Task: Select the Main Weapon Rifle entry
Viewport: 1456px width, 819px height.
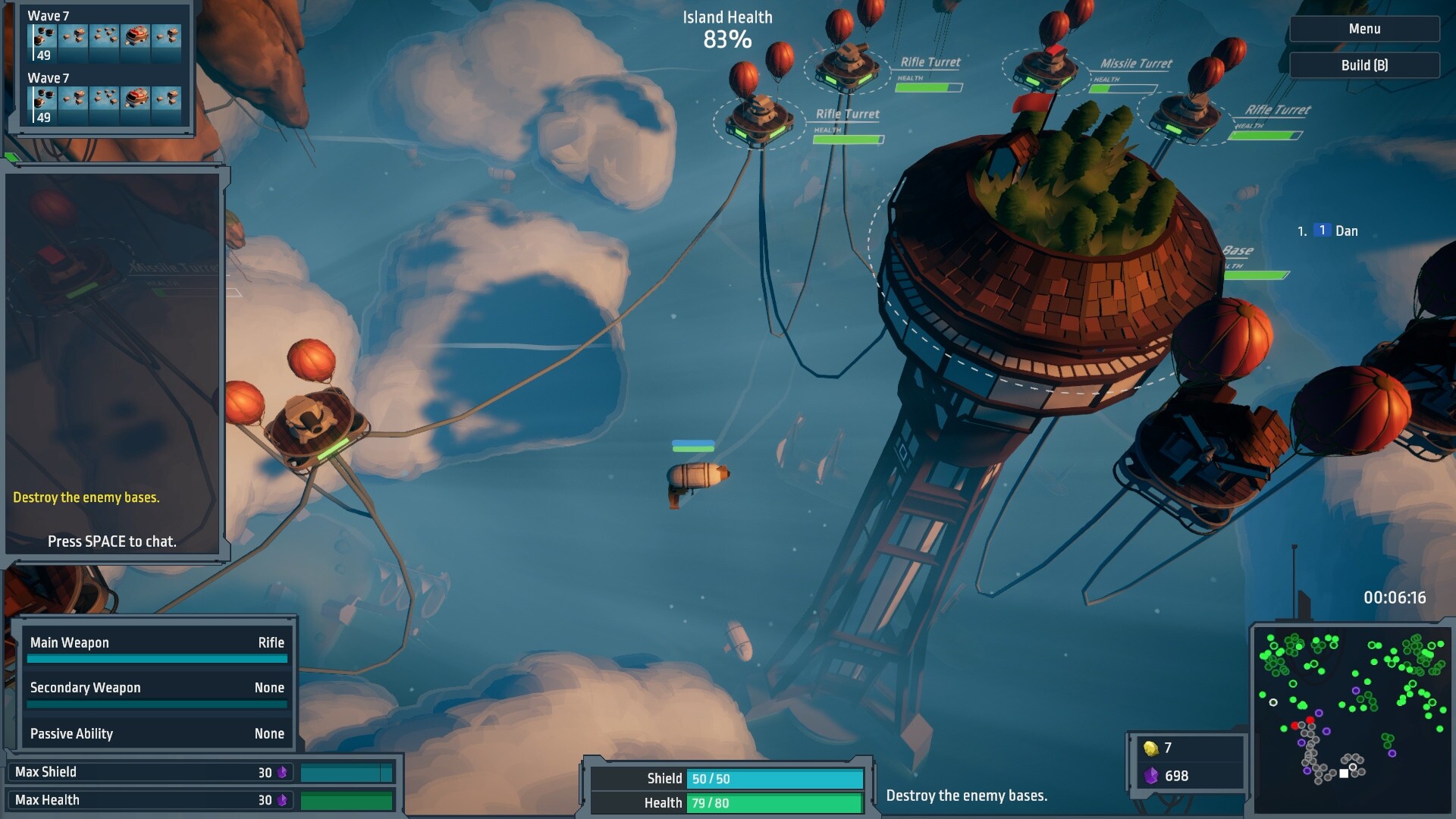Action: click(x=157, y=642)
